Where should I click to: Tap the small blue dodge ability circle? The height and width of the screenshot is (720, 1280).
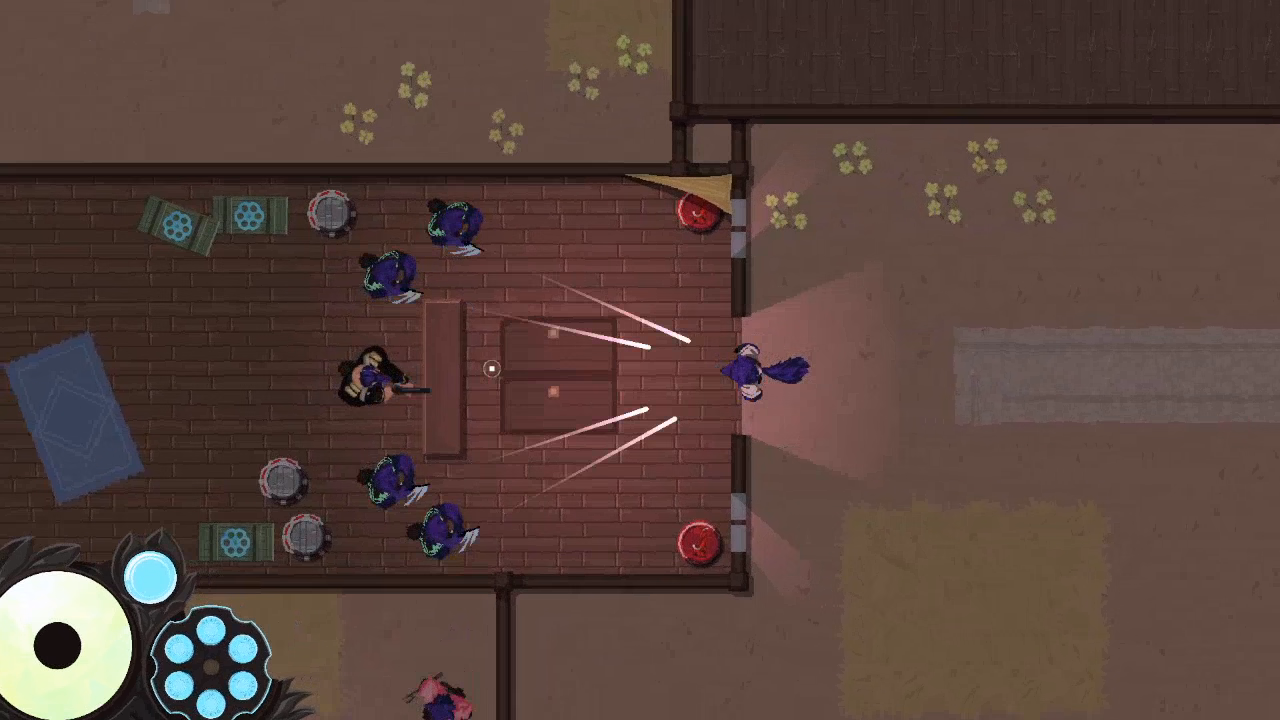tap(150, 577)
